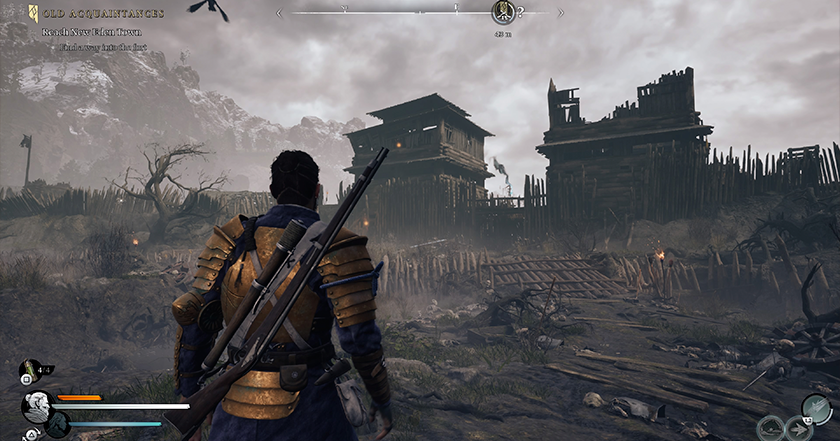840x441 pixels.
Task: Activate the leftmost round ability icon
Action: (769, 429)
